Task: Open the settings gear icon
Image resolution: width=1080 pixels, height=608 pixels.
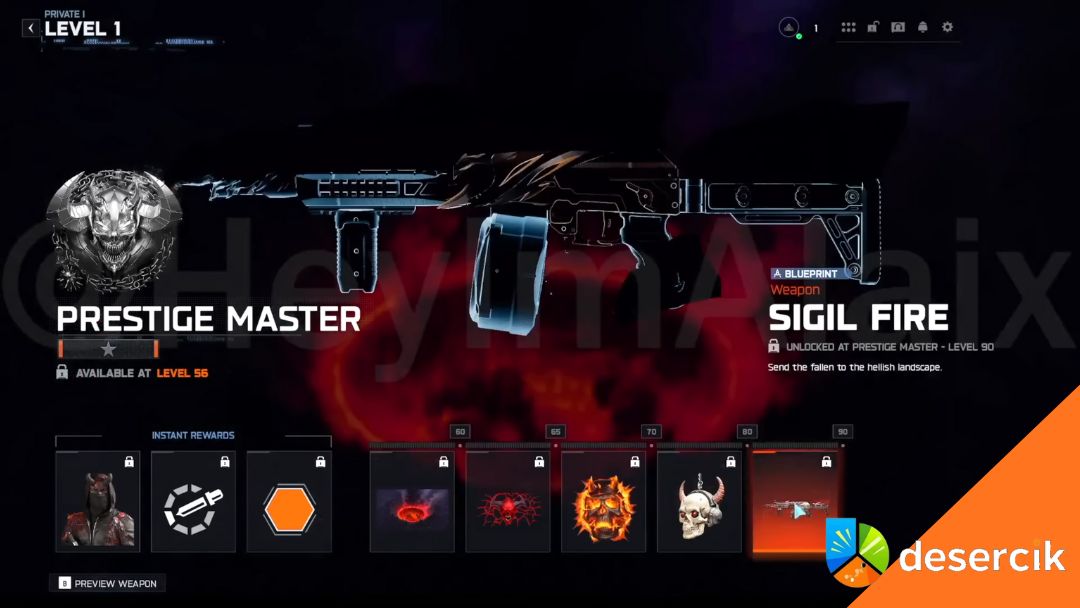Action: pos(947,27)
